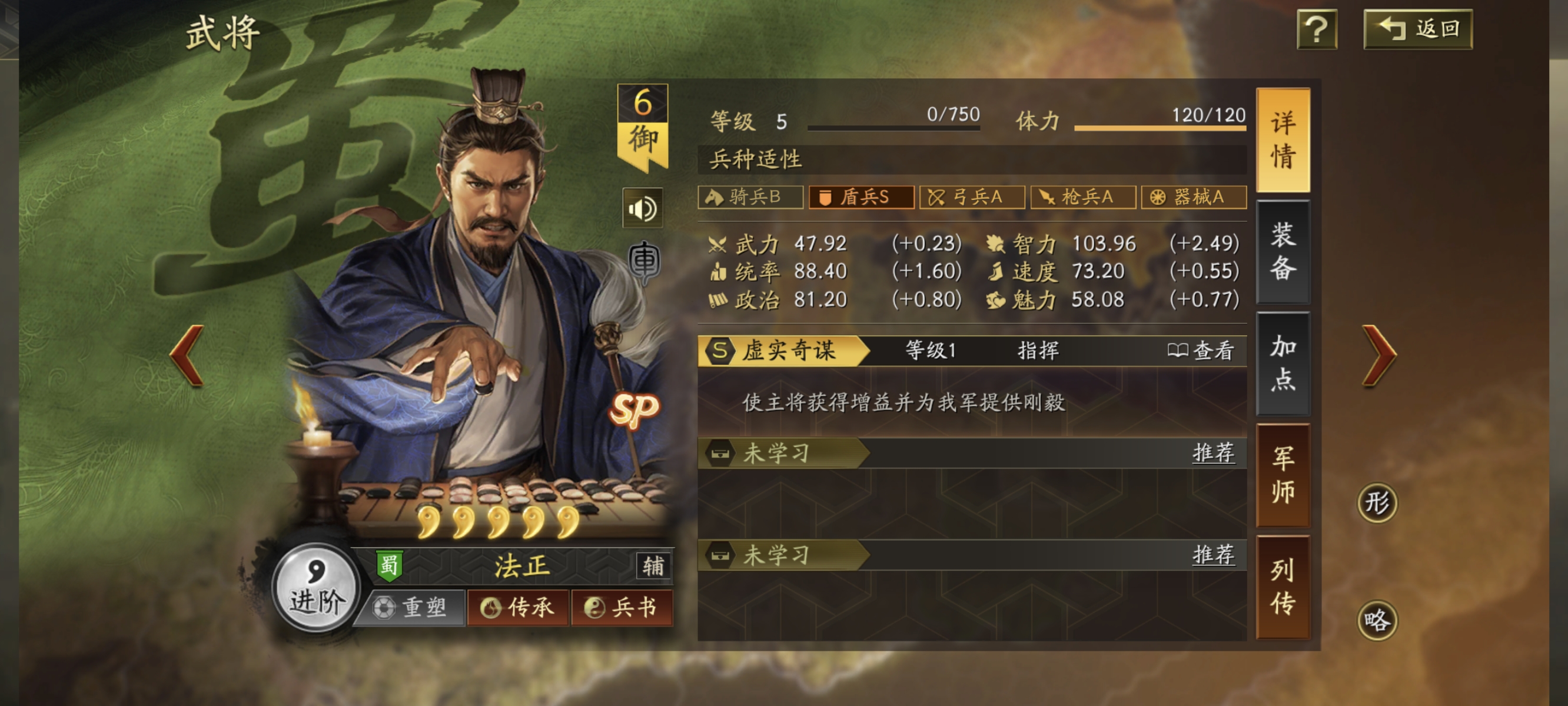
Task: Open the 传承 inheritance button
Action: pos(518,607)
